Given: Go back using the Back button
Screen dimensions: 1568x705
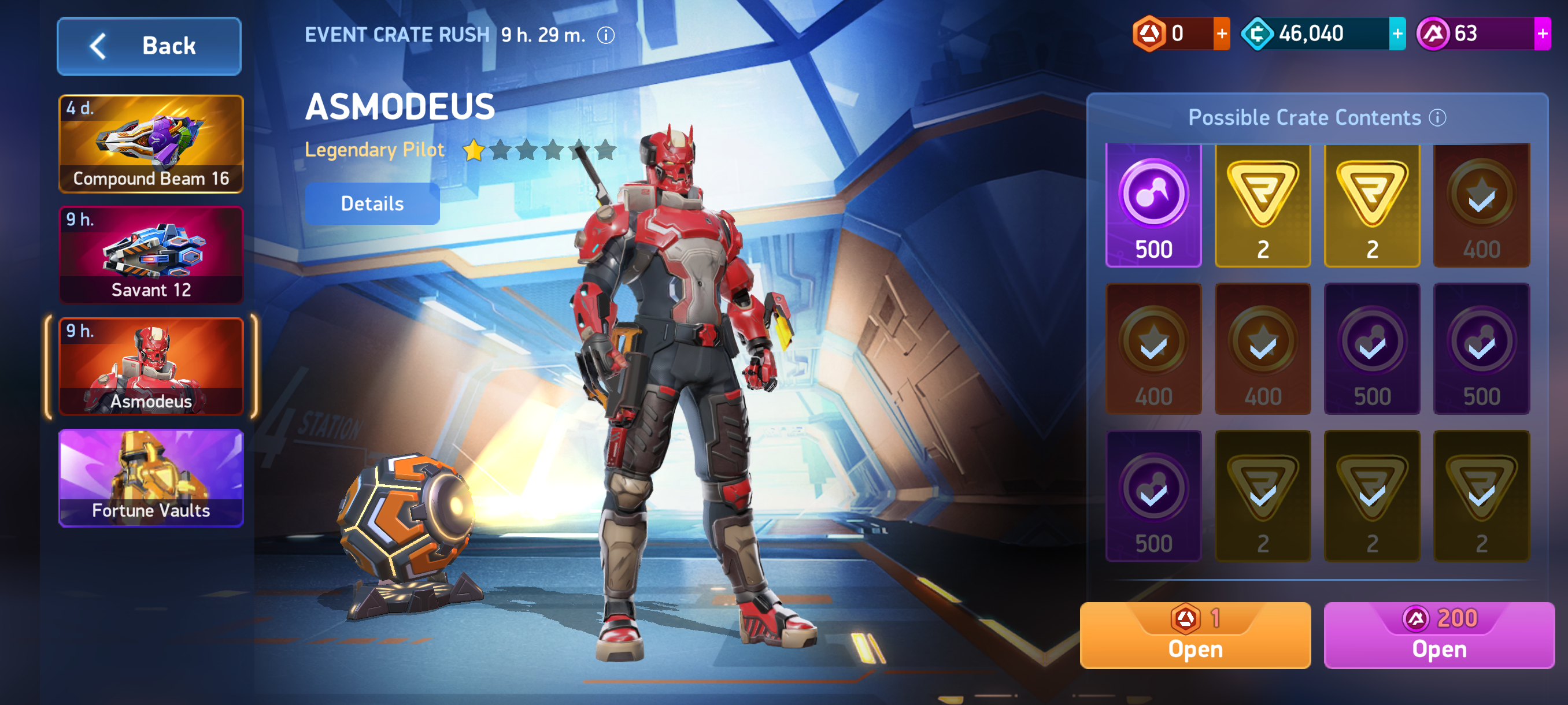Looking at the screenshot, I should tap(149, 46).
